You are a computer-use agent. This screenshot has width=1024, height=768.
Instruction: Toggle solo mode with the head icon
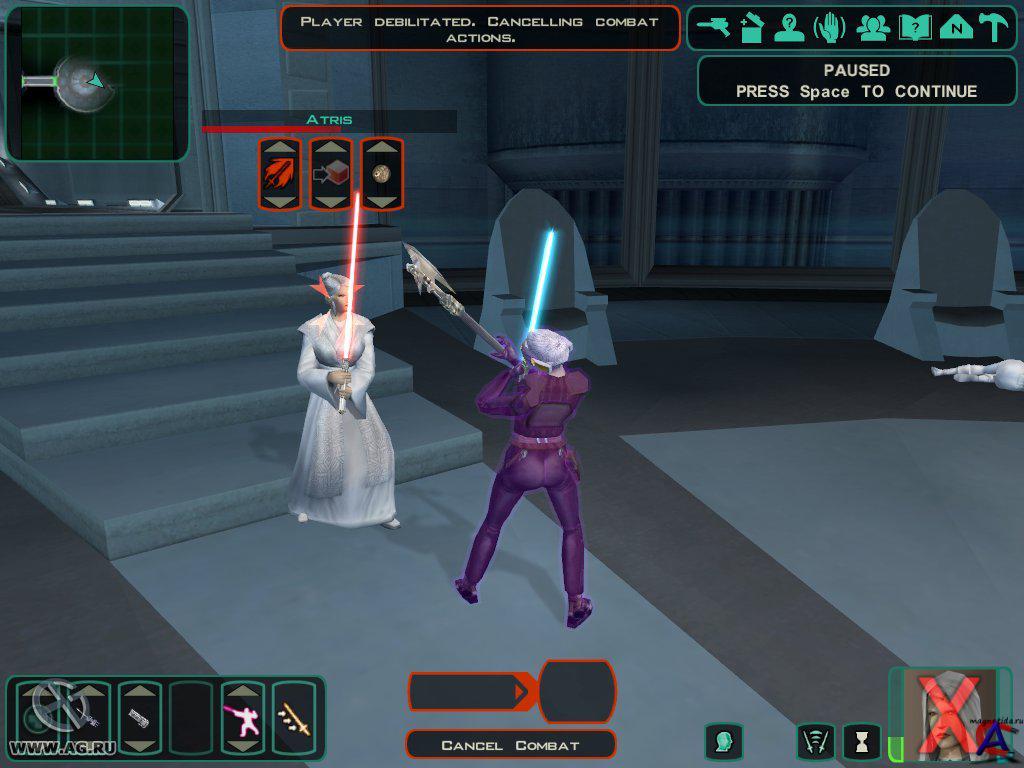724,741
